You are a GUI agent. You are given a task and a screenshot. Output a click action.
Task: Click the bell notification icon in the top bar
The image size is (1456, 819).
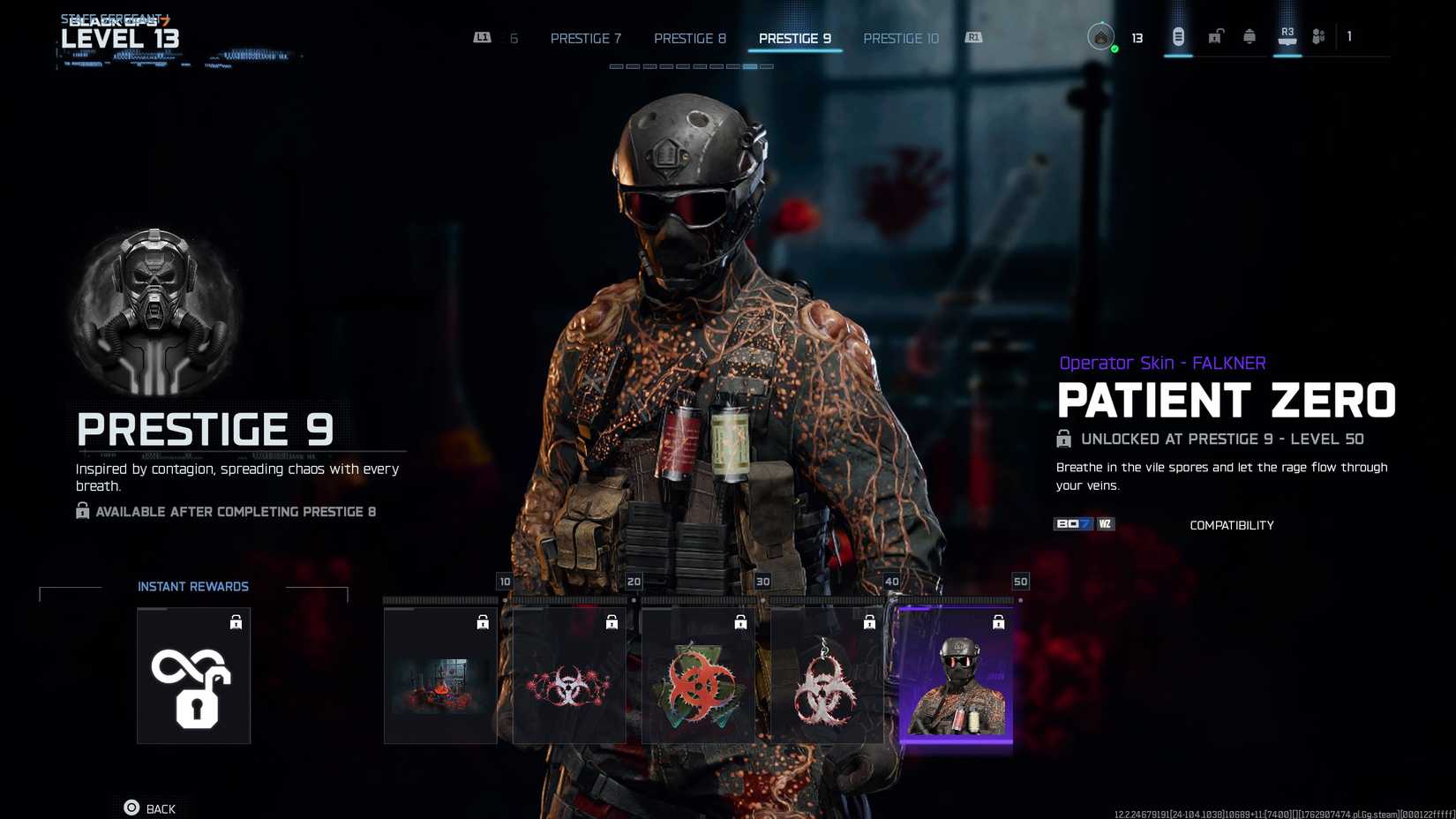coord(1250,37)
